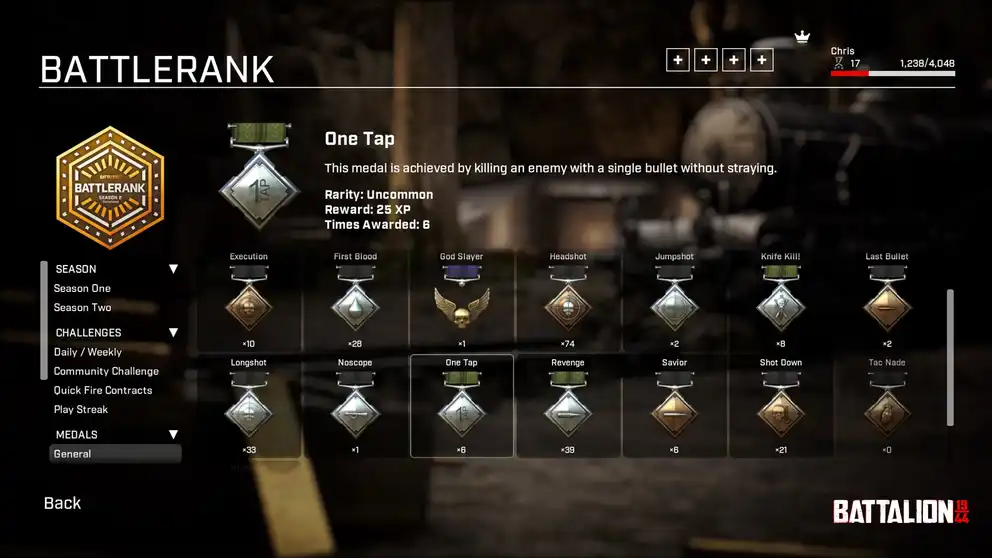Screen dimensions: 992x558
Task: Choose the First Blood medal
Action: point(355,303)
